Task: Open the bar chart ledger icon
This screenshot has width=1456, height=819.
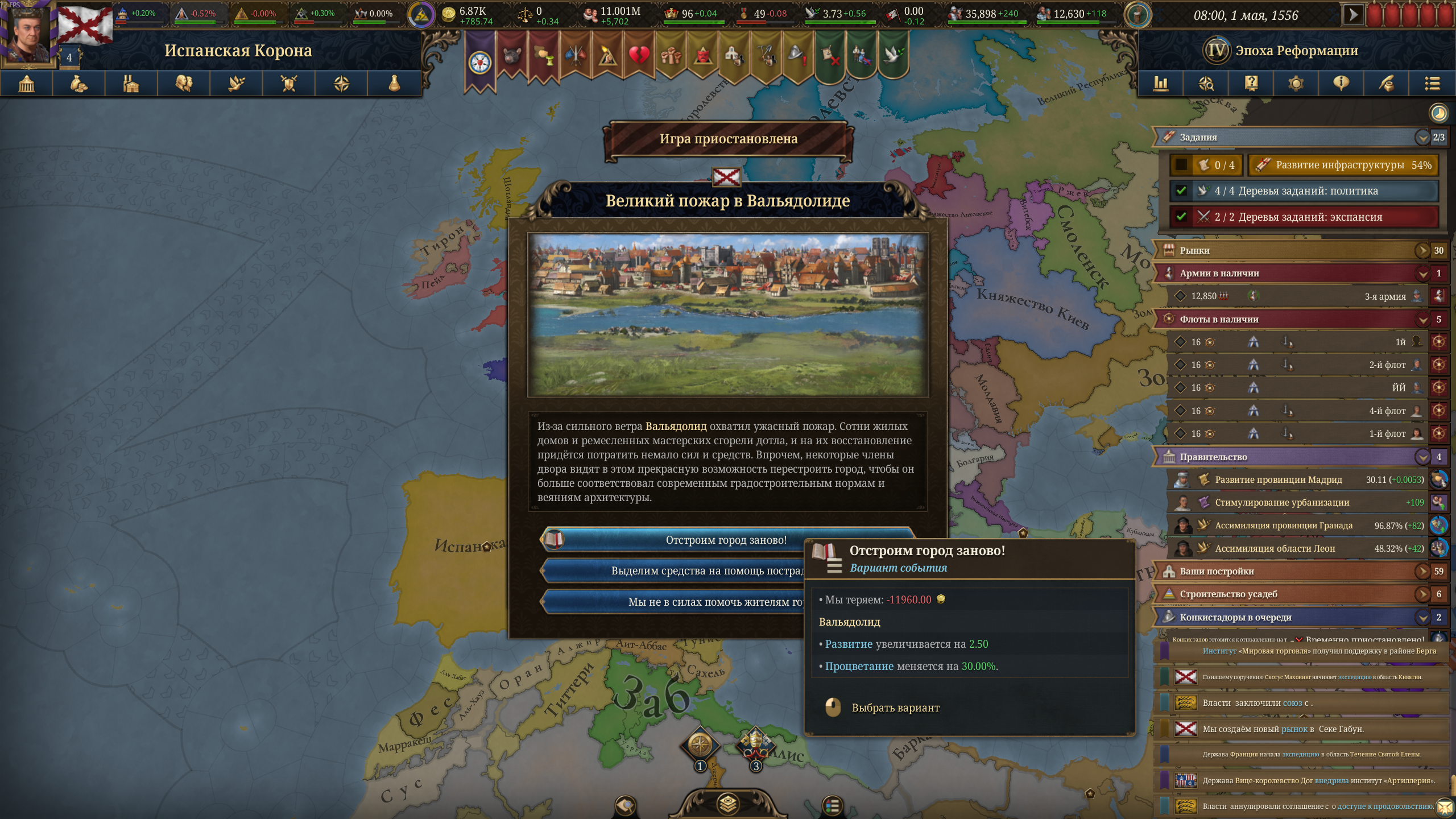Action: pyautogui.click(x=1160, y=84)
